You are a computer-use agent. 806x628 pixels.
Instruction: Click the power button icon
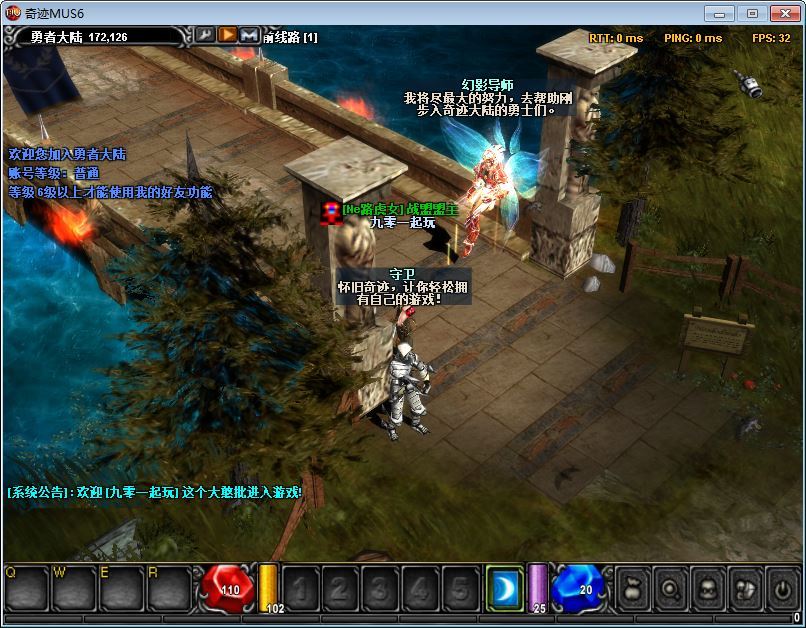[781, 588]
